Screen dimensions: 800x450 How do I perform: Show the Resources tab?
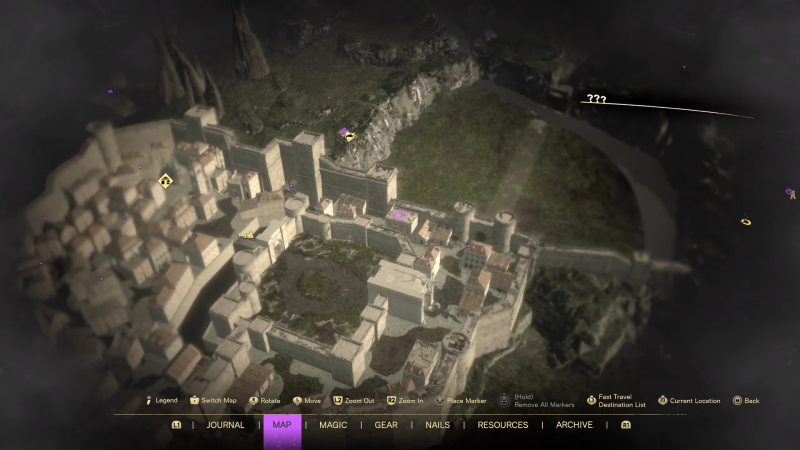[502, 425]
